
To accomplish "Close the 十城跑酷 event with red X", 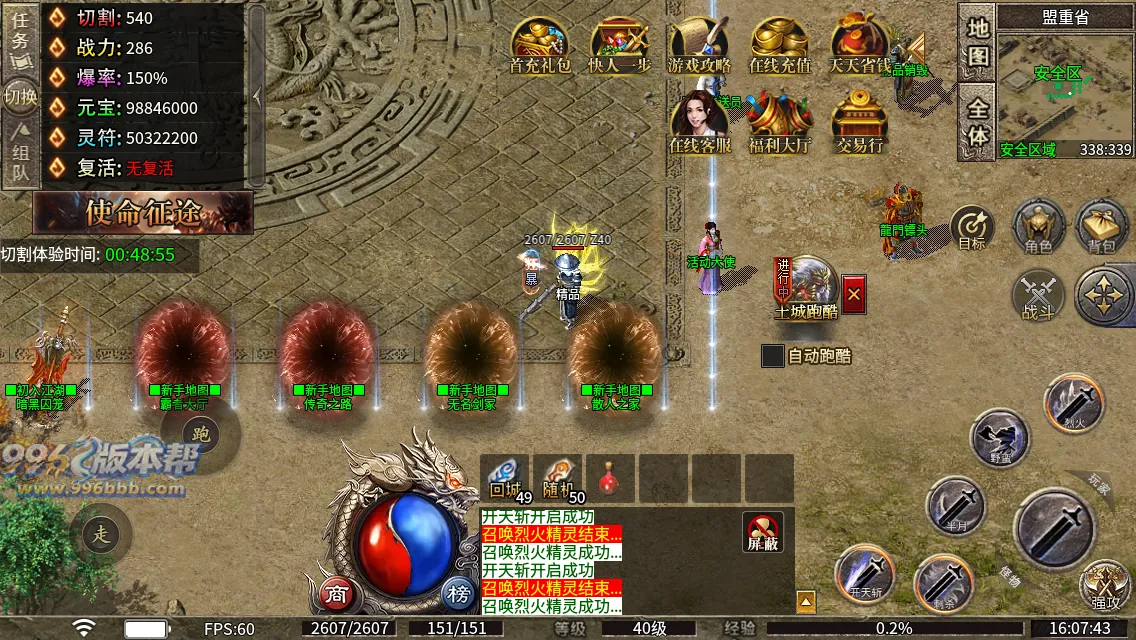I will click(x=853, y=294).
